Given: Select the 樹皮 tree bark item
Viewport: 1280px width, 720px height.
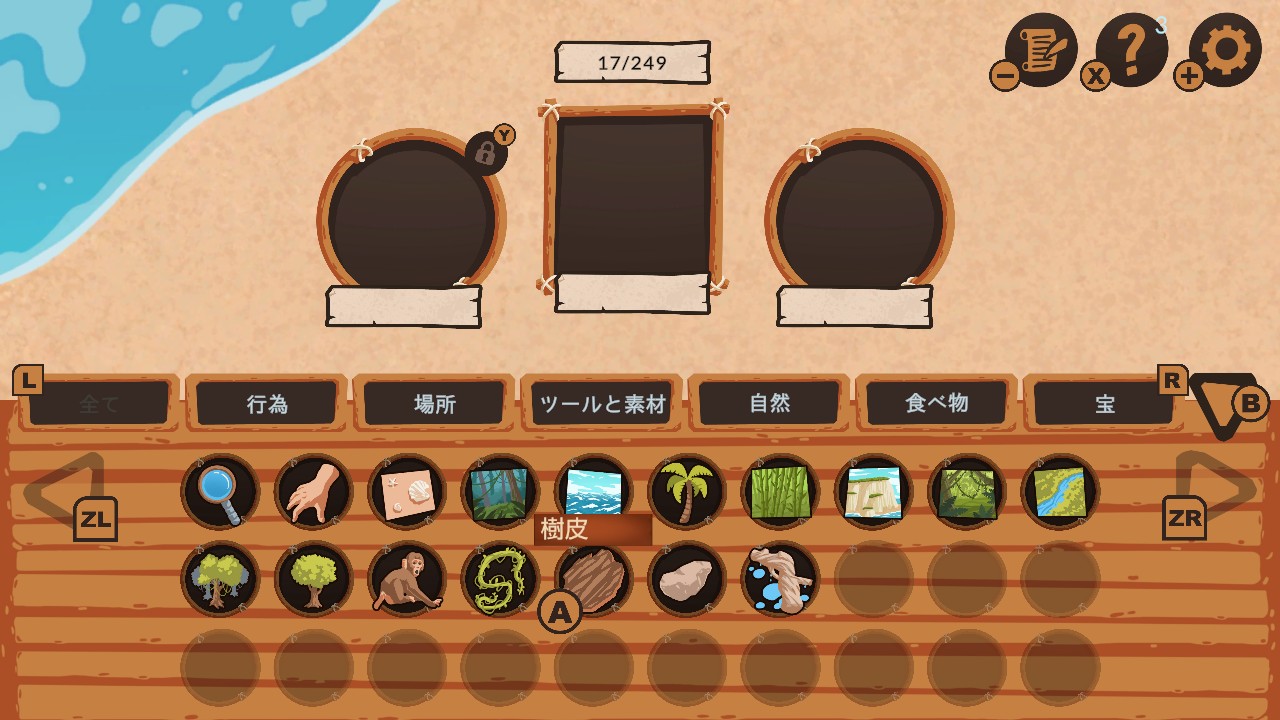Looking at the screenshot, I should (592, 578).
